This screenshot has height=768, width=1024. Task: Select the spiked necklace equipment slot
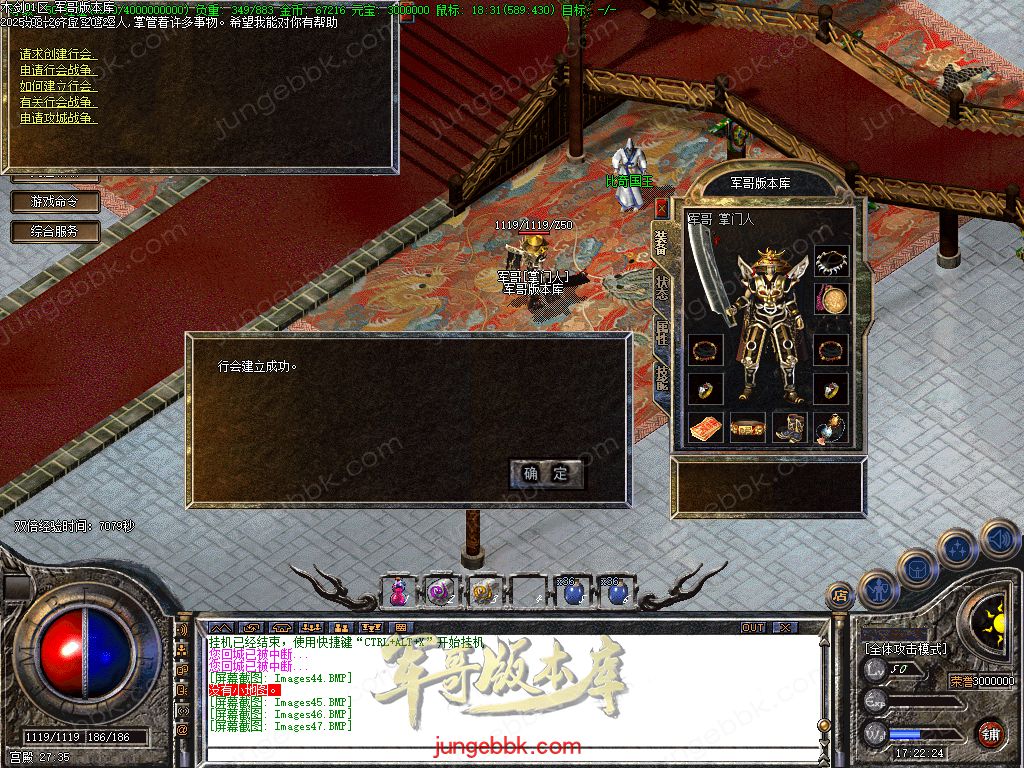coord(831,262)
